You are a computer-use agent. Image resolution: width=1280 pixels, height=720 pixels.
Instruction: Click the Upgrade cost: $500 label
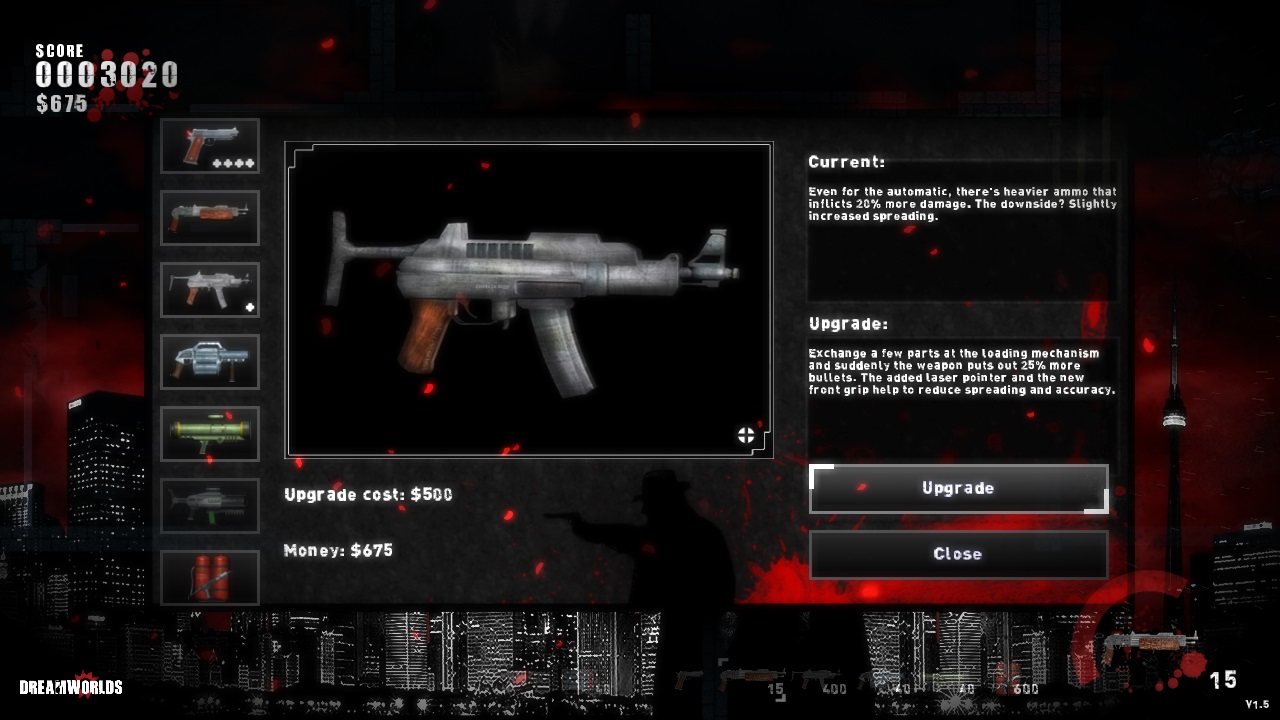click(367, 495)
